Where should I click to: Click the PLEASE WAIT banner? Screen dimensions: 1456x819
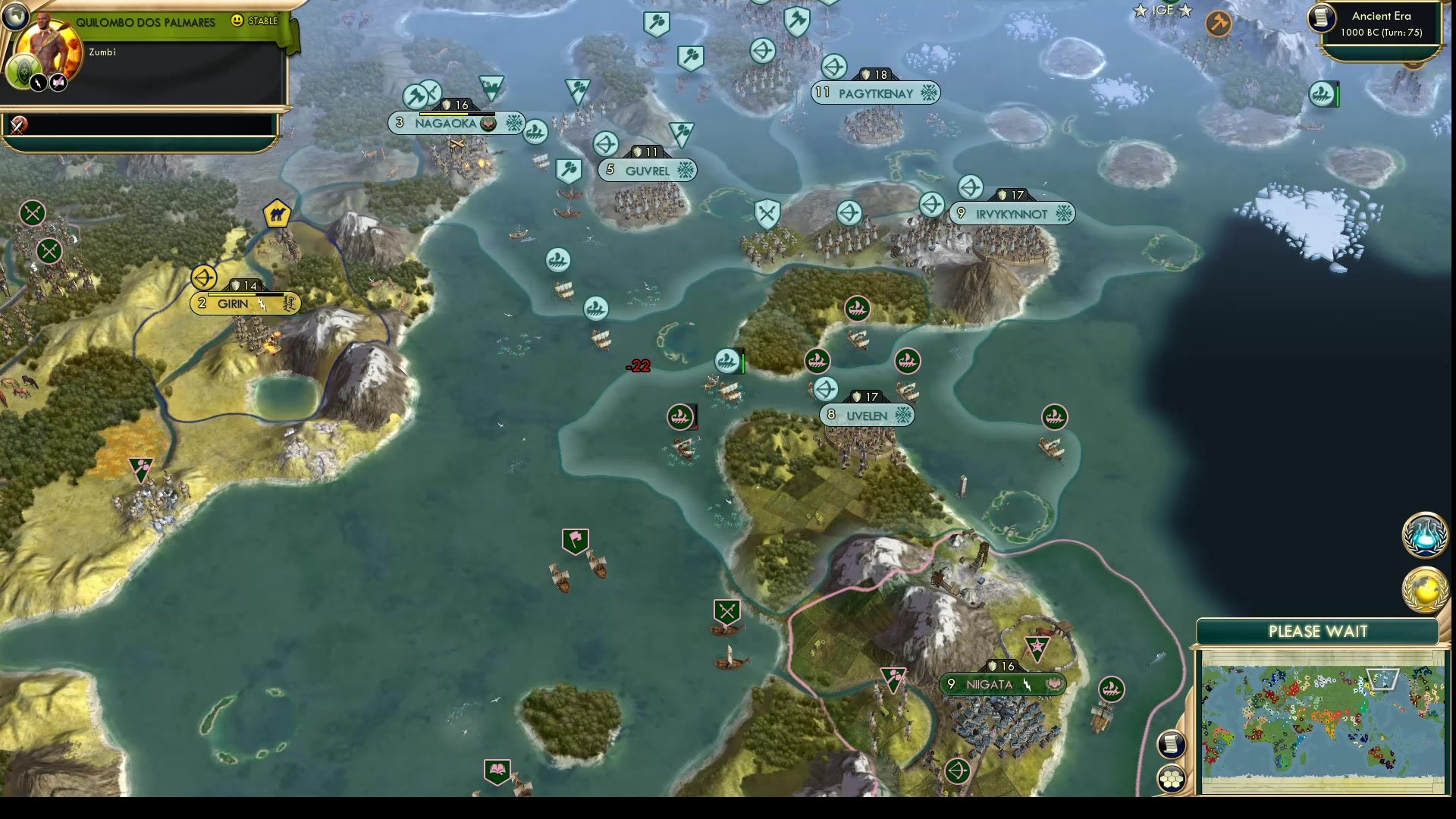point(1319,631)
